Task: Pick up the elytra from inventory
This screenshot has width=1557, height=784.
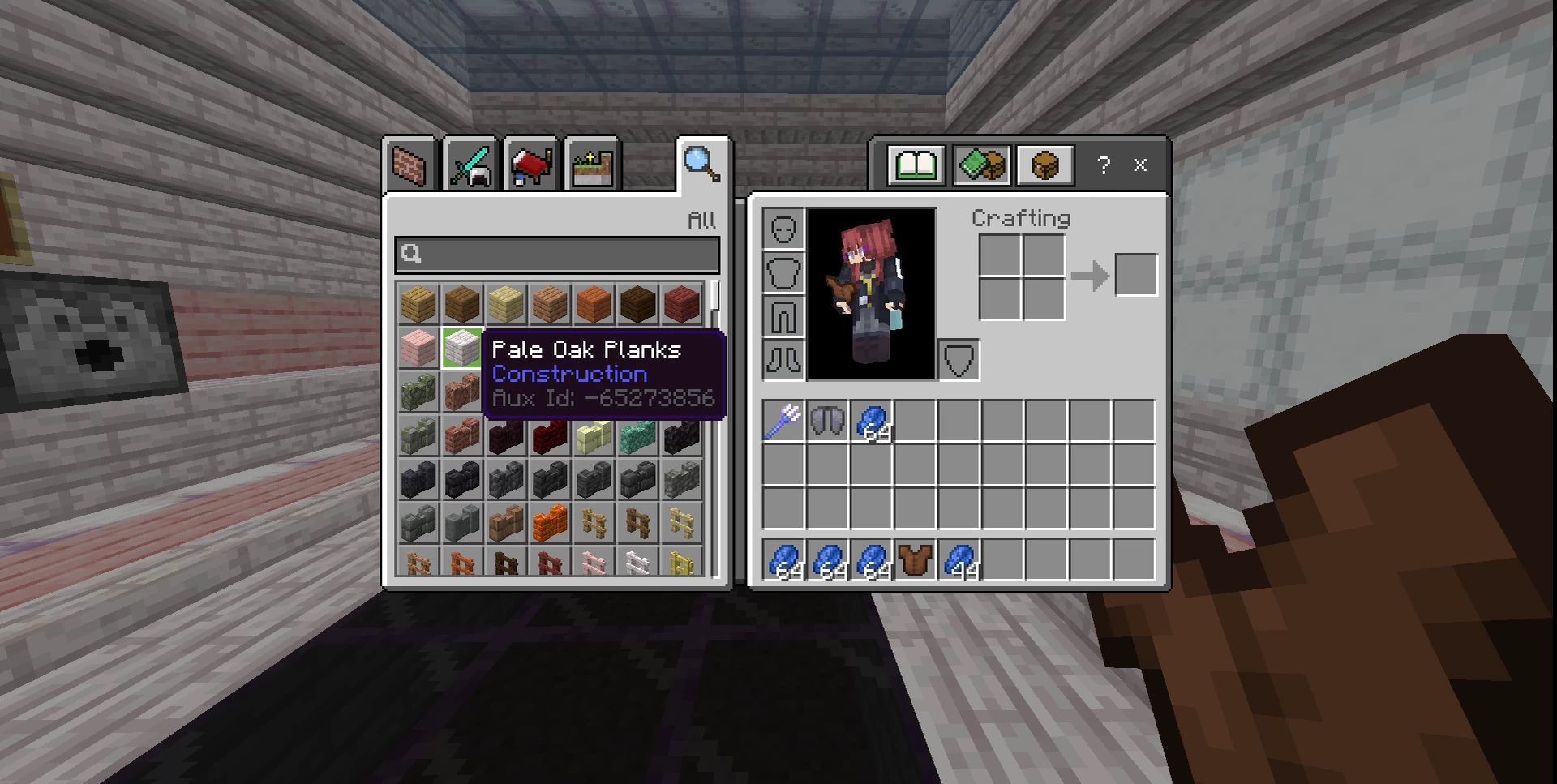Action: (x=827, y=421)
